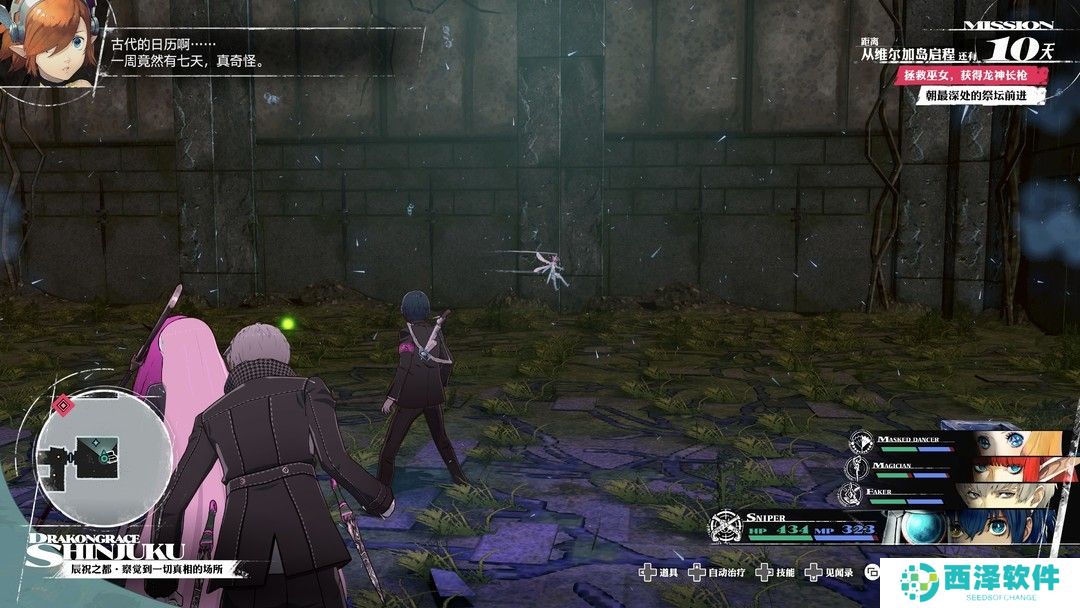Viewport: 1080px width, 608px height.
Task: Click the red diamond marker on the minimap
Action: pos(63,406)
